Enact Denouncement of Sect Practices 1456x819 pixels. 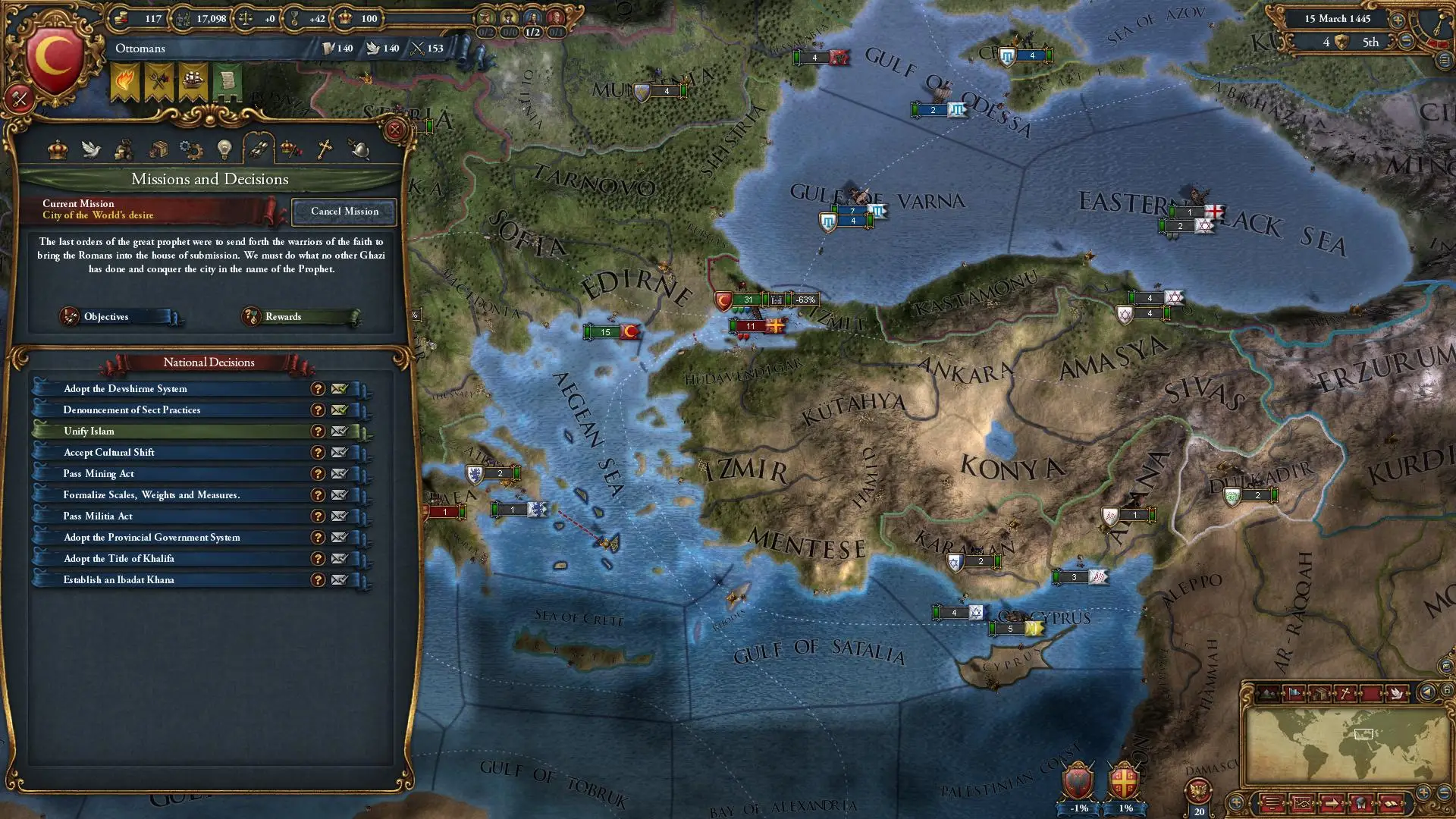click(339, 410)
